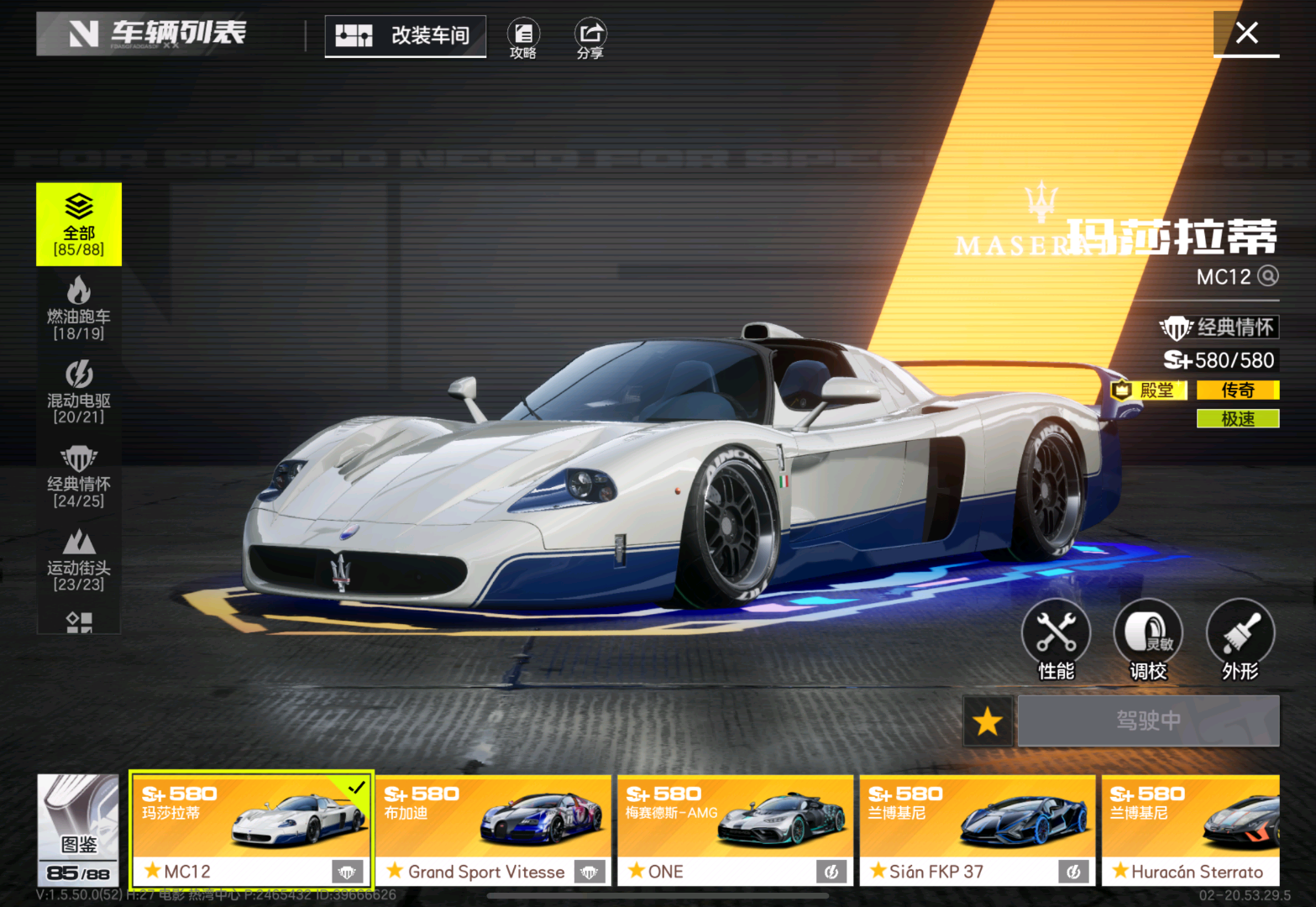Toggle the favorite star button
Viewport: 1316px width, 907px height.
(988, 721)
